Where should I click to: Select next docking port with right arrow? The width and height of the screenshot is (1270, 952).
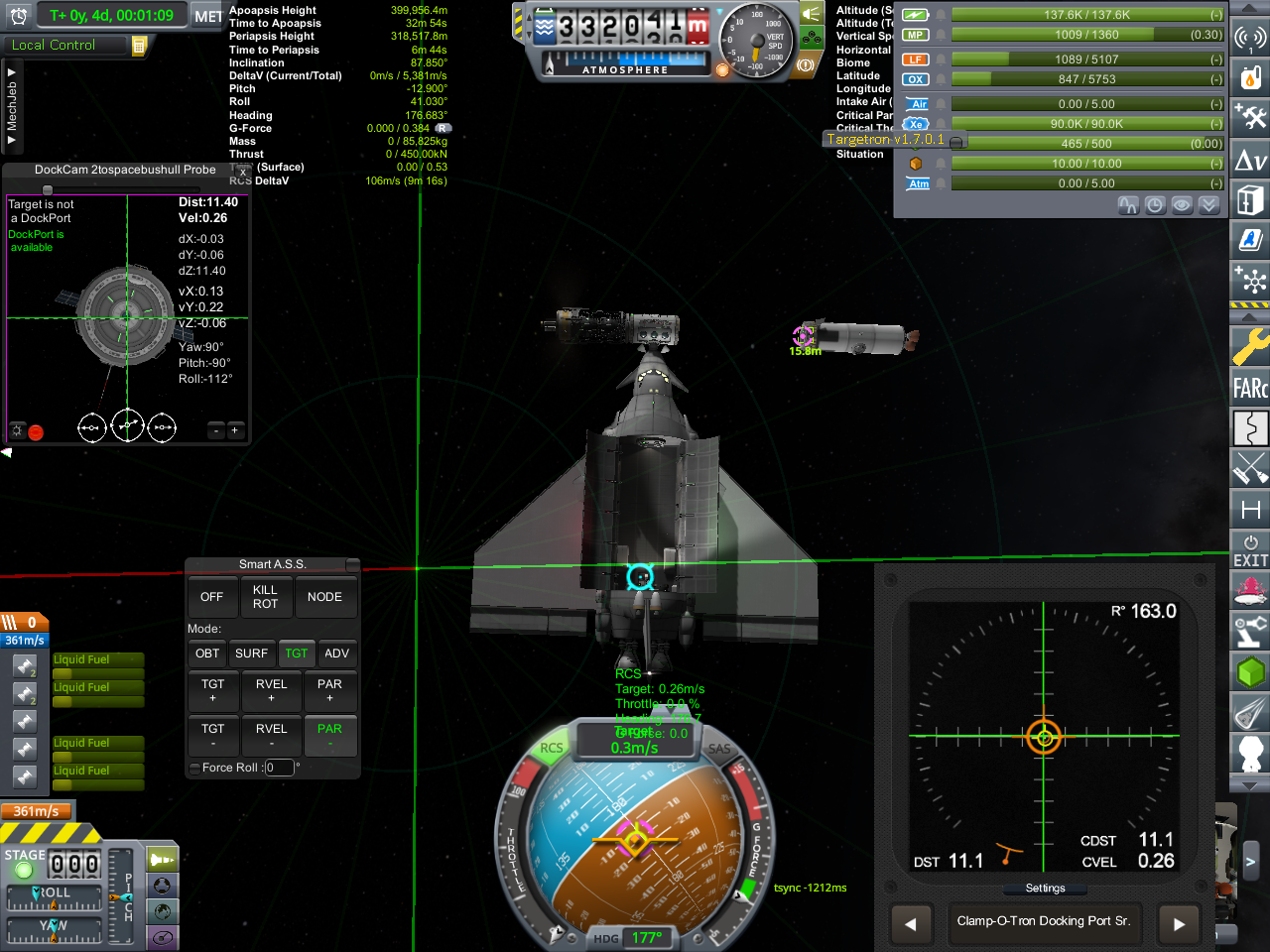point(1179,924)
